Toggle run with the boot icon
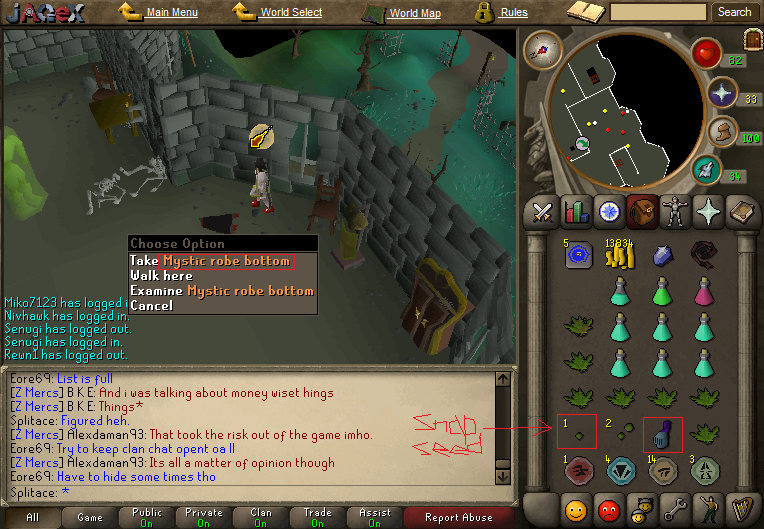This screenshot has width=764, height=529. click(x=722, y=132)
